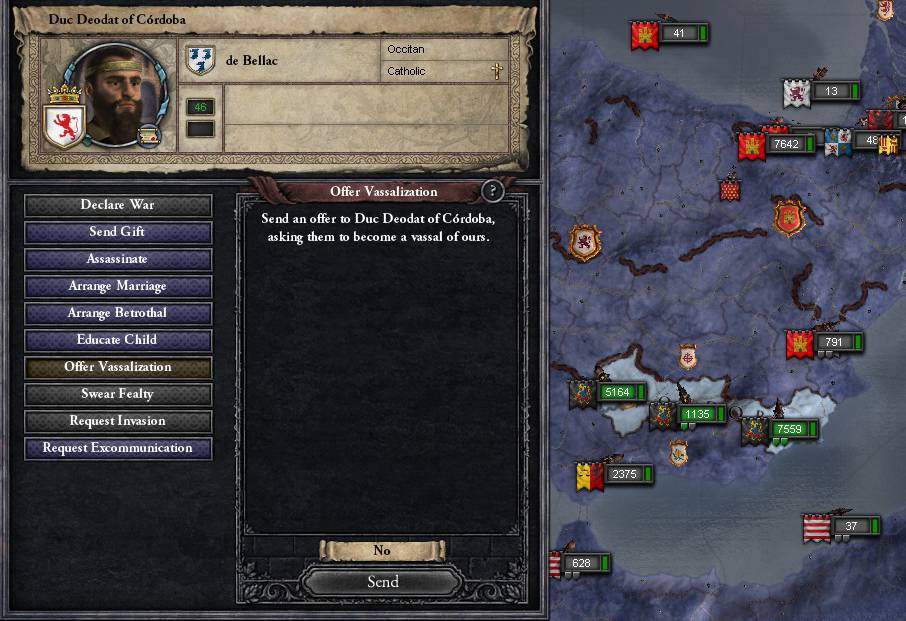
Task: Open the Declare War option
Action: [x=118, y=205]
